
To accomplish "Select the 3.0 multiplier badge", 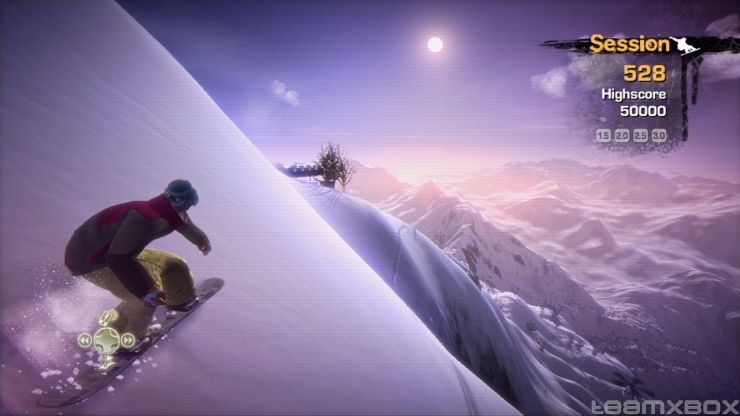I will pyautogui.click(x=659, y=135).
